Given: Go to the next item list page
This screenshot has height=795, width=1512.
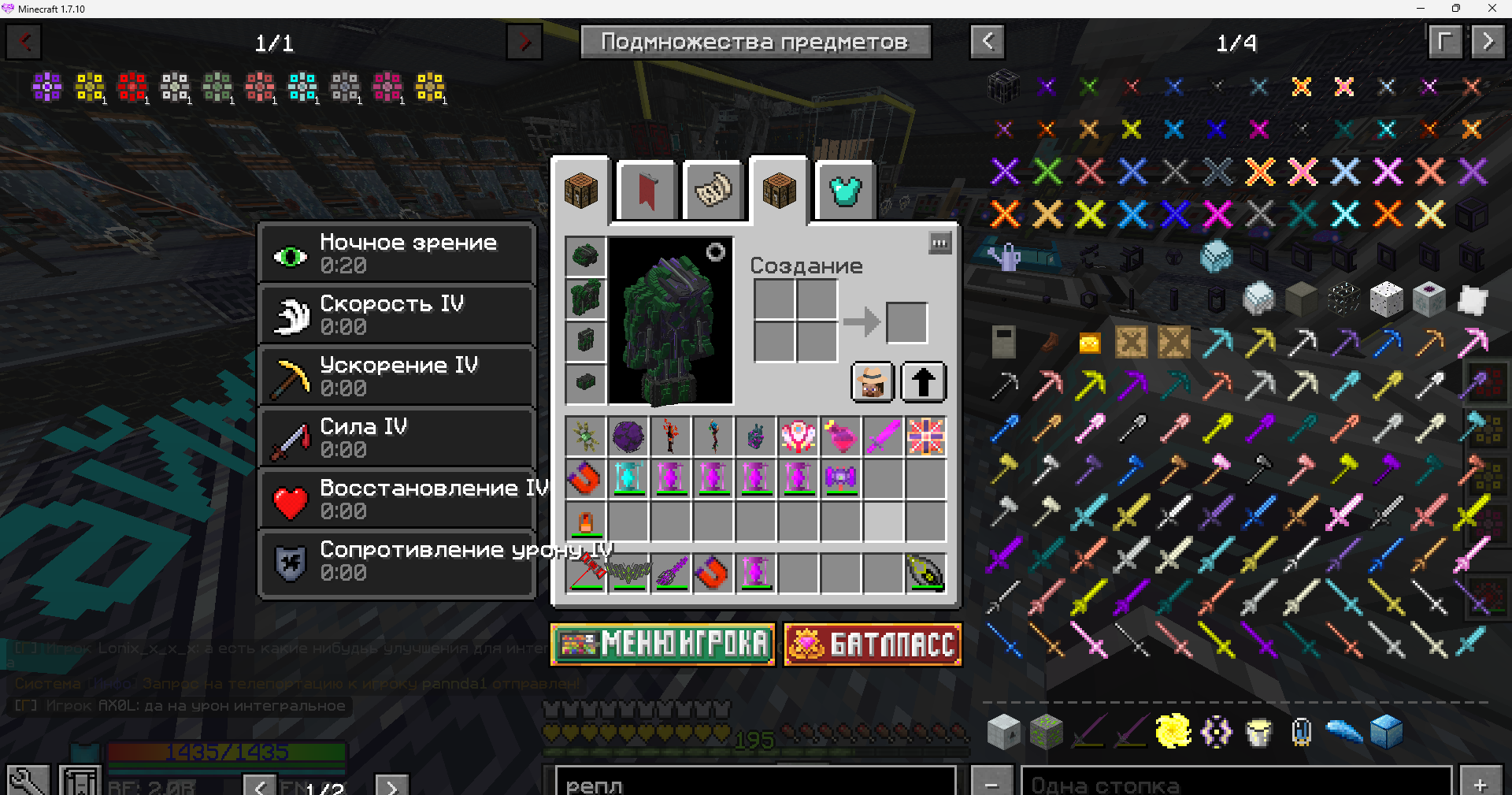Looking at the screenshot, I should (1488, 42).
